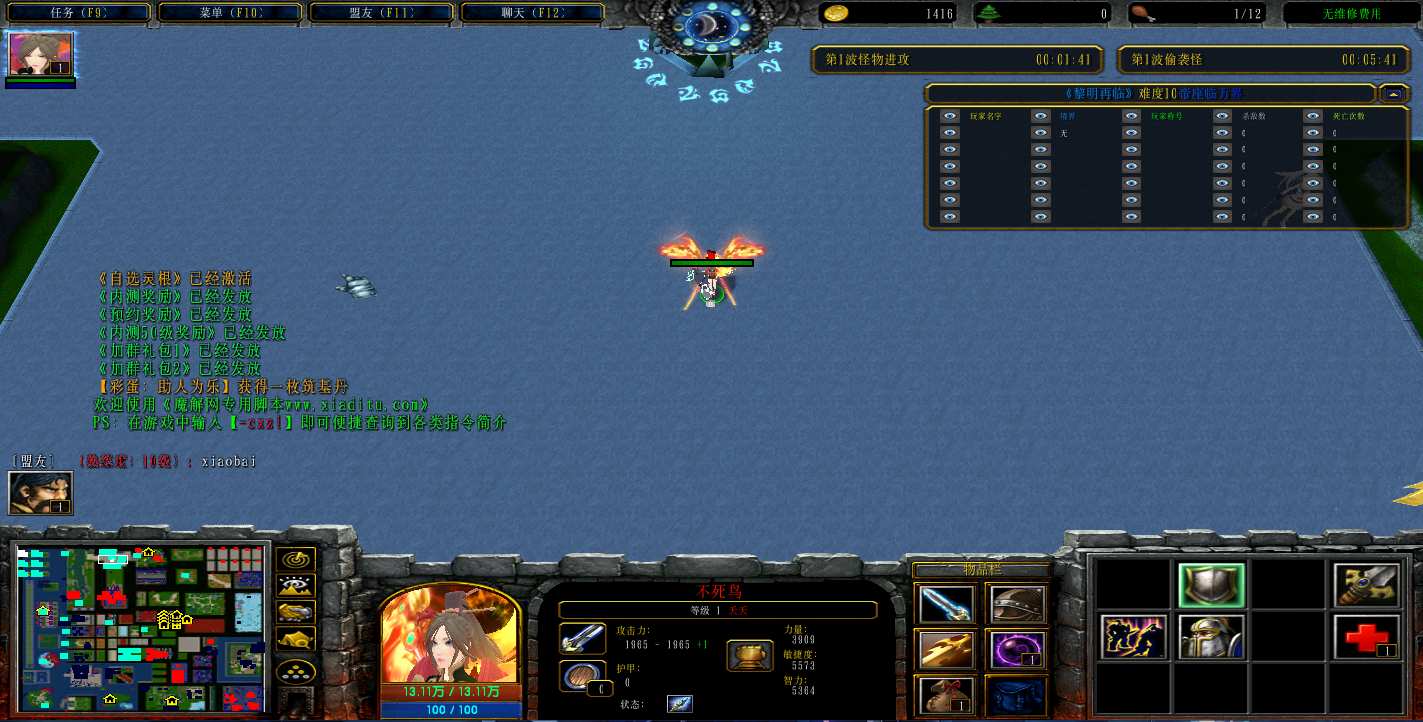This screenshot has height=722, width=1423.
Task: Click the armored knight helmet ability icon
Action: click(1211, 637)
